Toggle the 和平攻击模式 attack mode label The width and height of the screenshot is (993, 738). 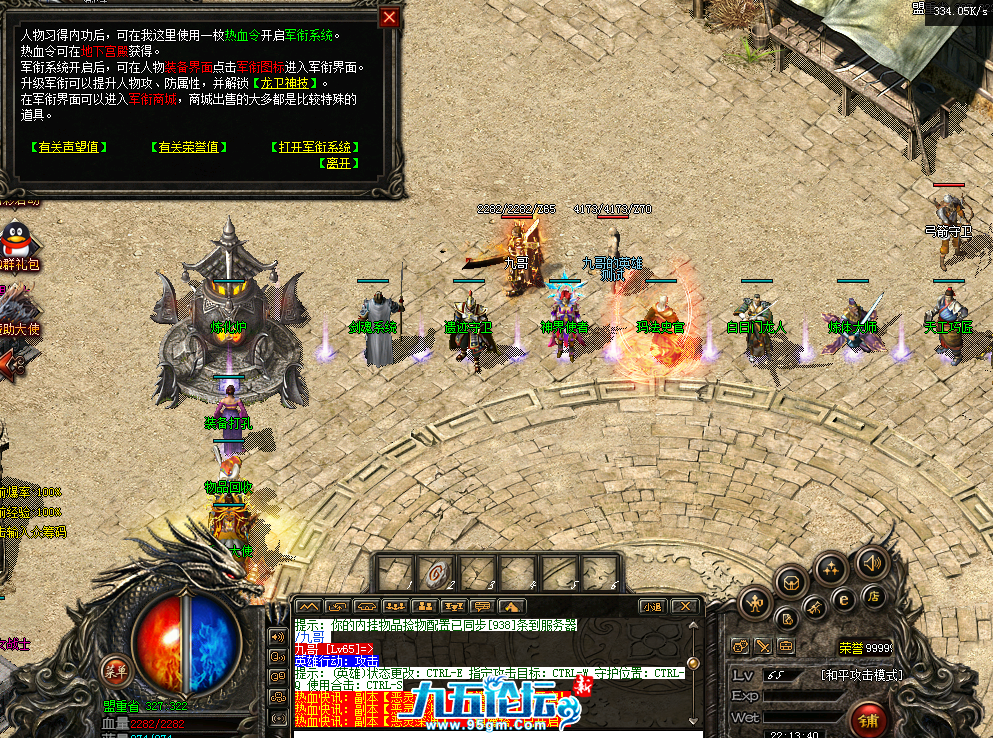click(x=861, y=675)
